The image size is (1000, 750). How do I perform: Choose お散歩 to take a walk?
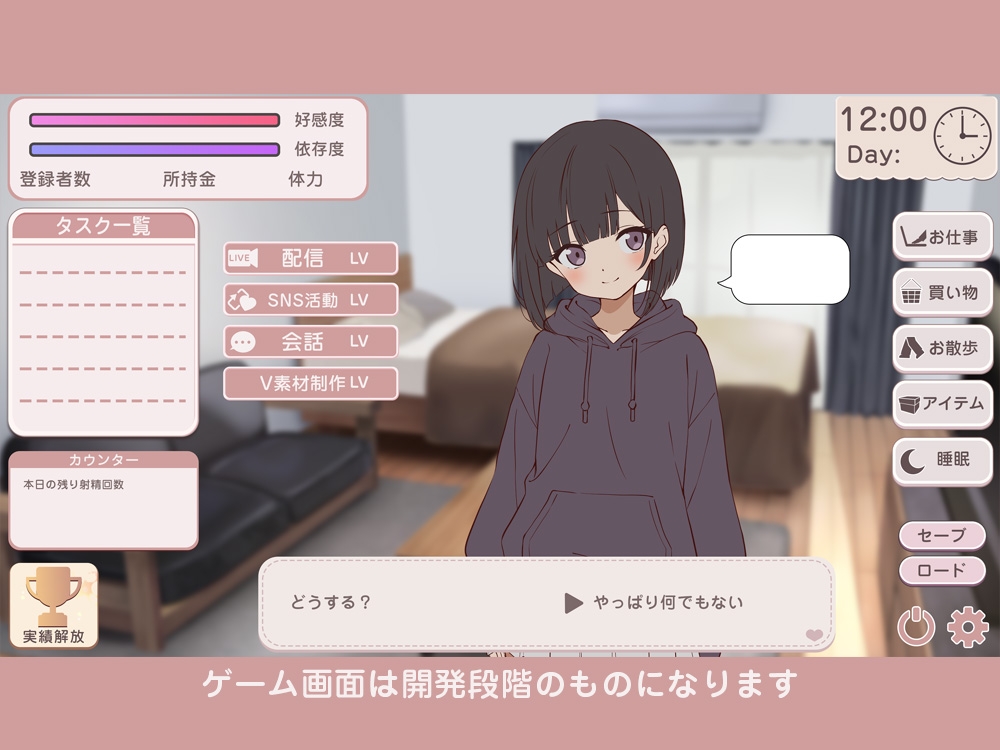tap(943, 348)
